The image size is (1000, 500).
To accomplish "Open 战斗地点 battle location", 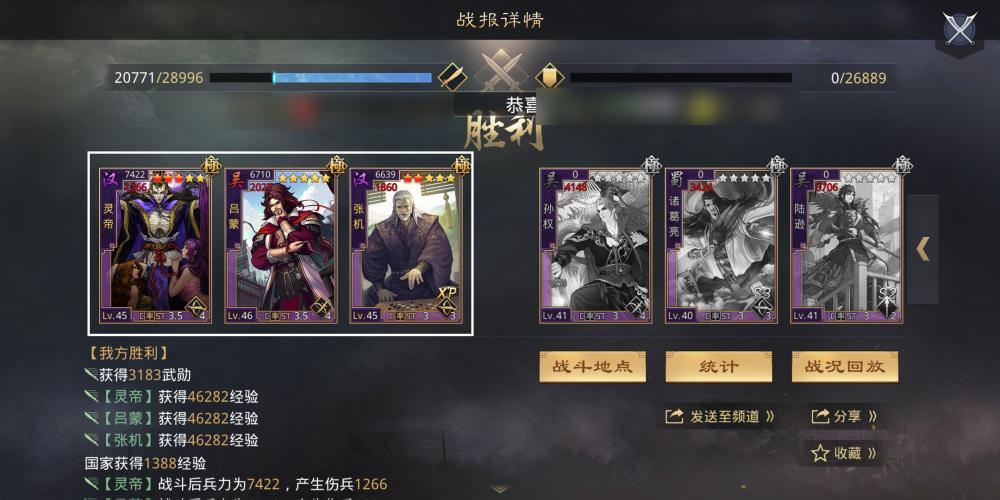I will pyautogui.click(x=593, y=366).
